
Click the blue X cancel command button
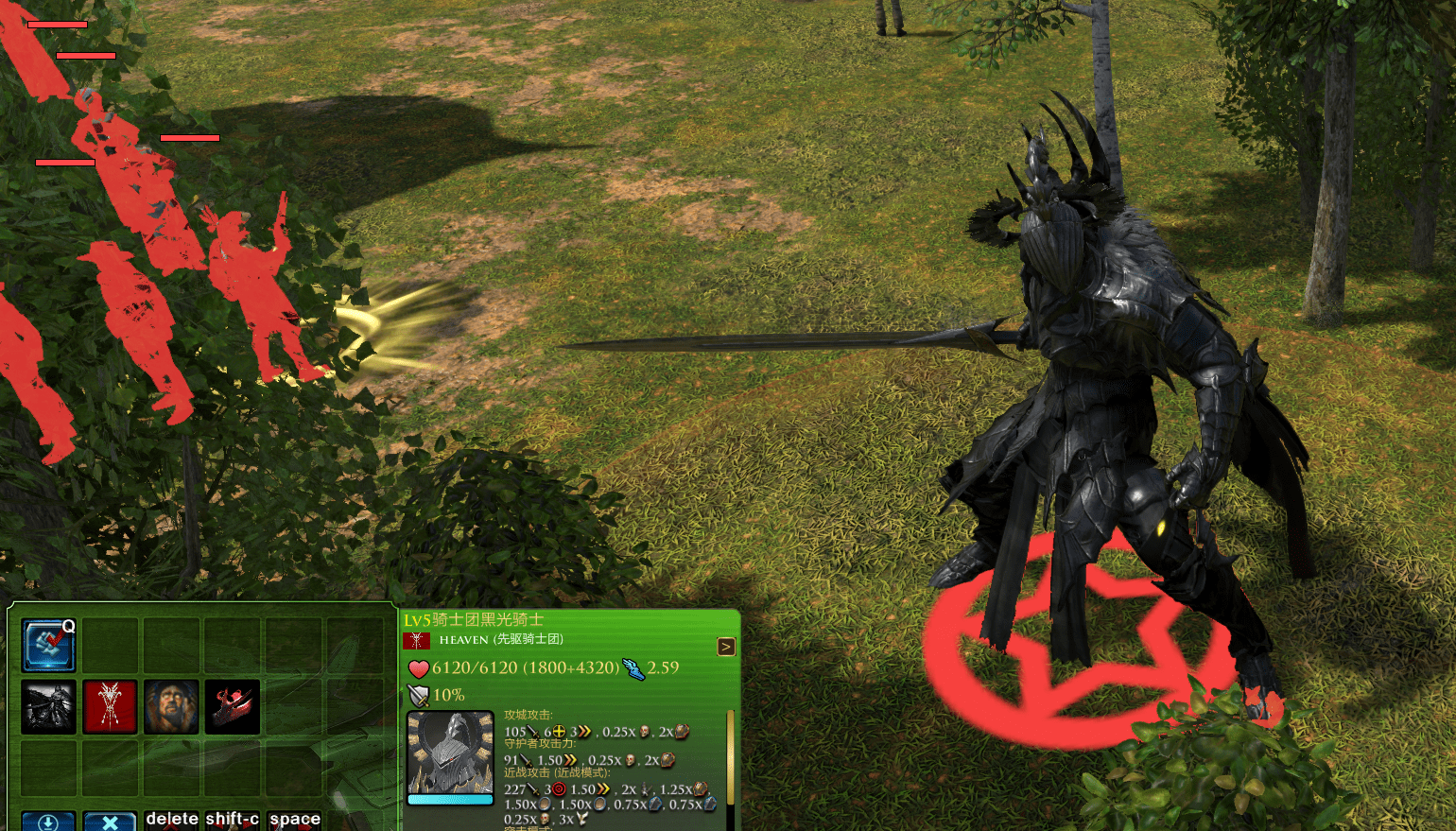click(x=110, y=822)
